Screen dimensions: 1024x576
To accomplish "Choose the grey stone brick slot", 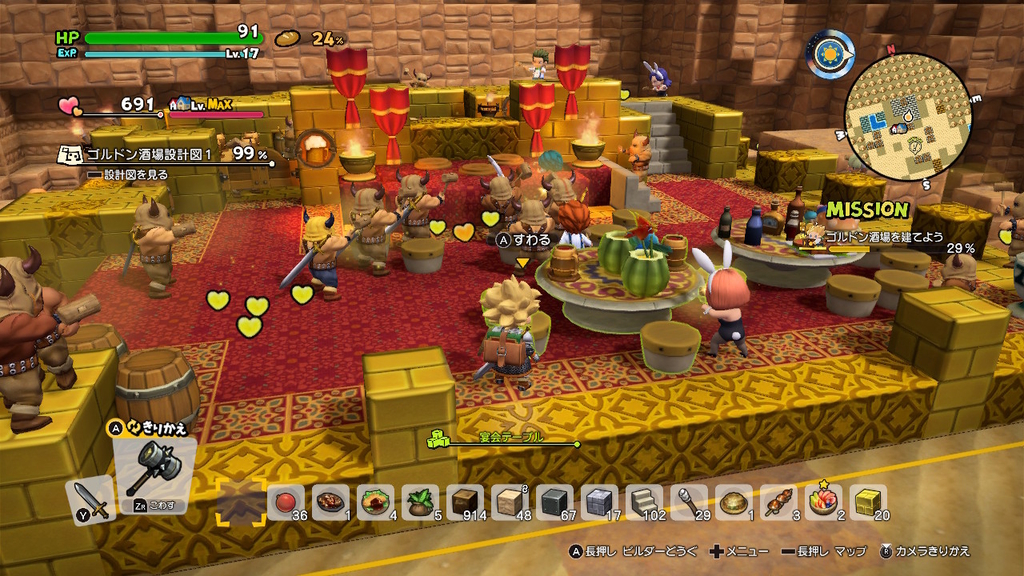I will click(x=600, y=501).
